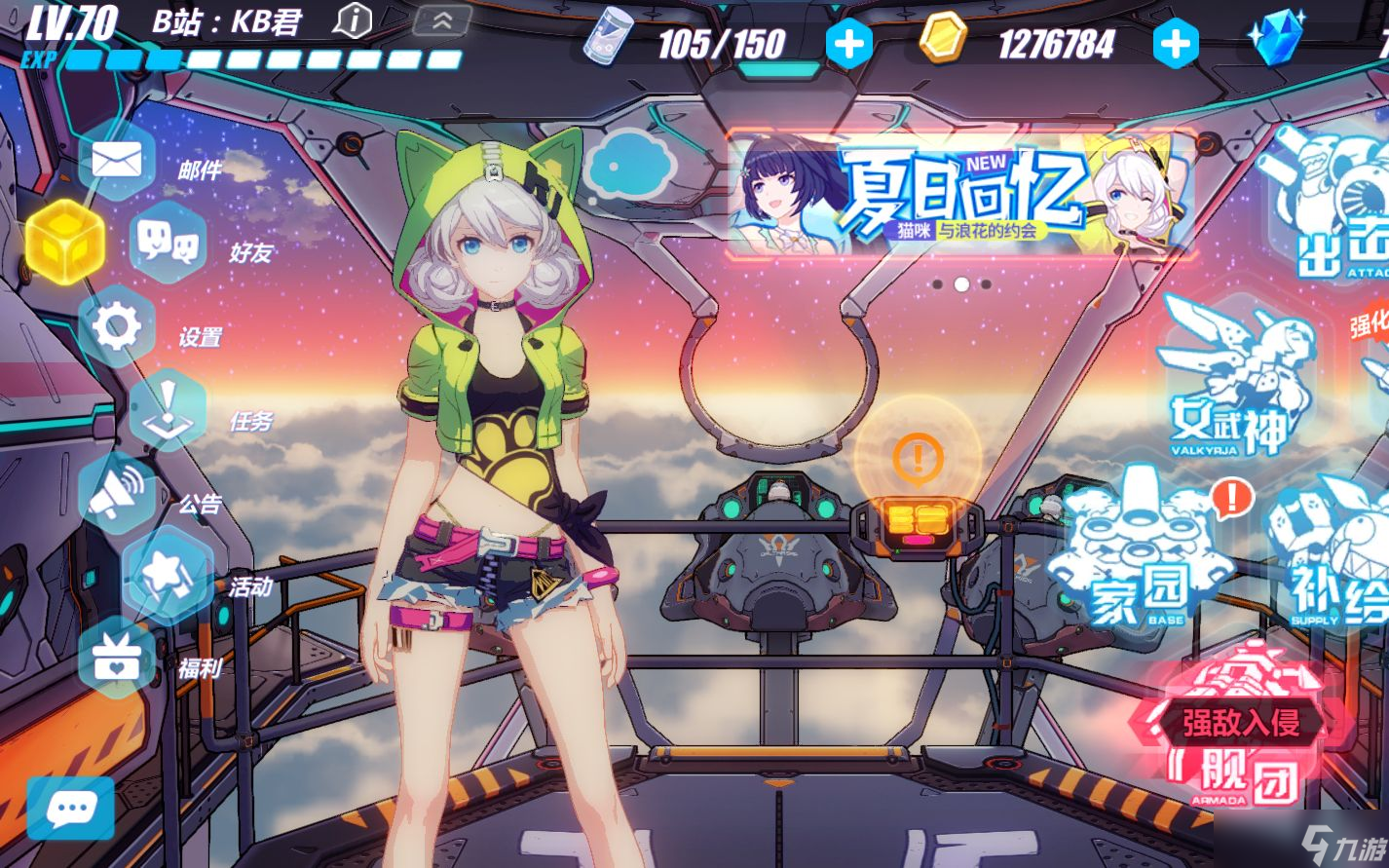Viewport: 1389px width, 868px height.
Task: View announcements (公告) megaphone icon
Action: (116, 494)
